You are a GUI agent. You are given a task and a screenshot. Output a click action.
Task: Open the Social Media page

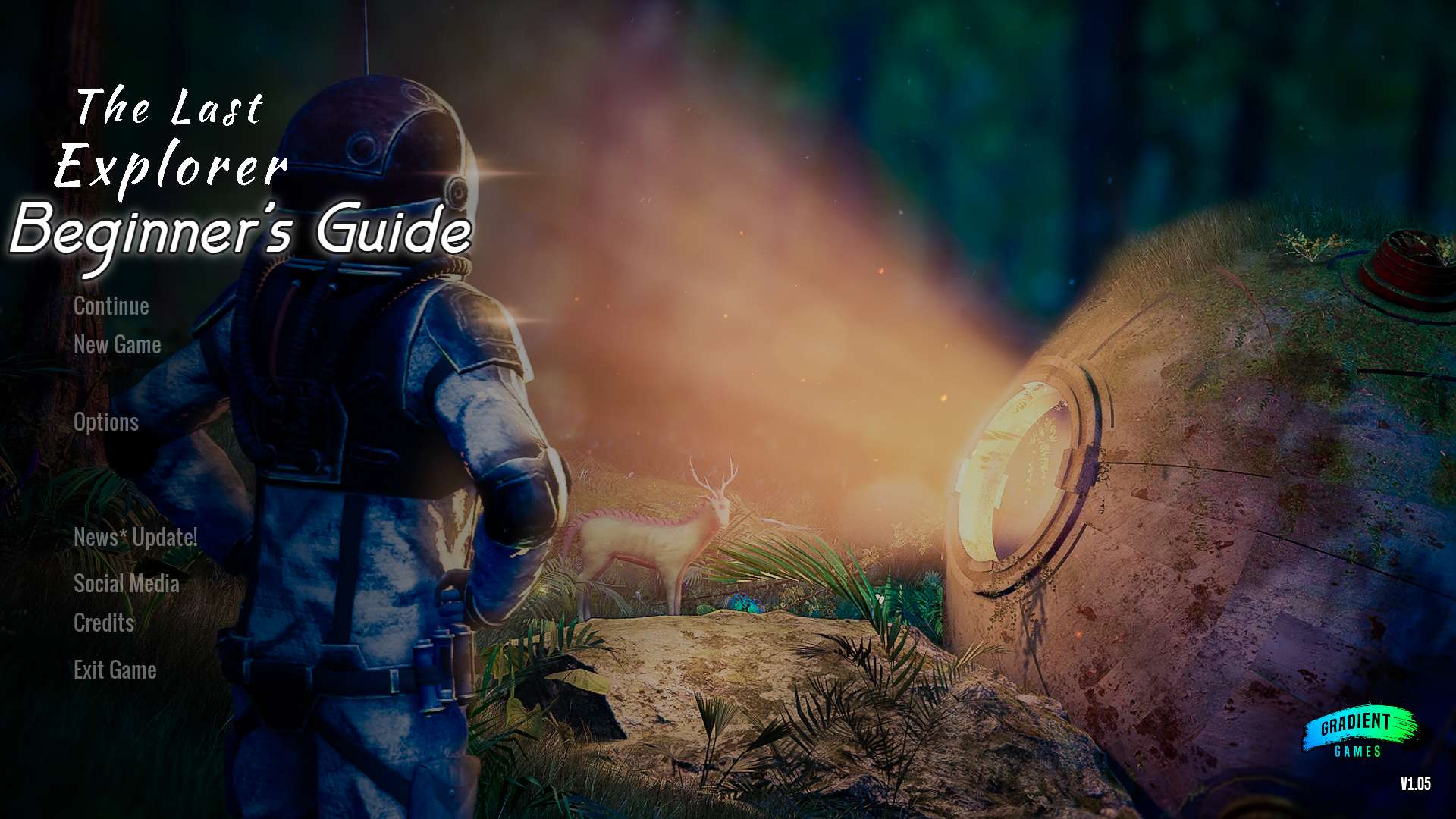click(127, 584)
